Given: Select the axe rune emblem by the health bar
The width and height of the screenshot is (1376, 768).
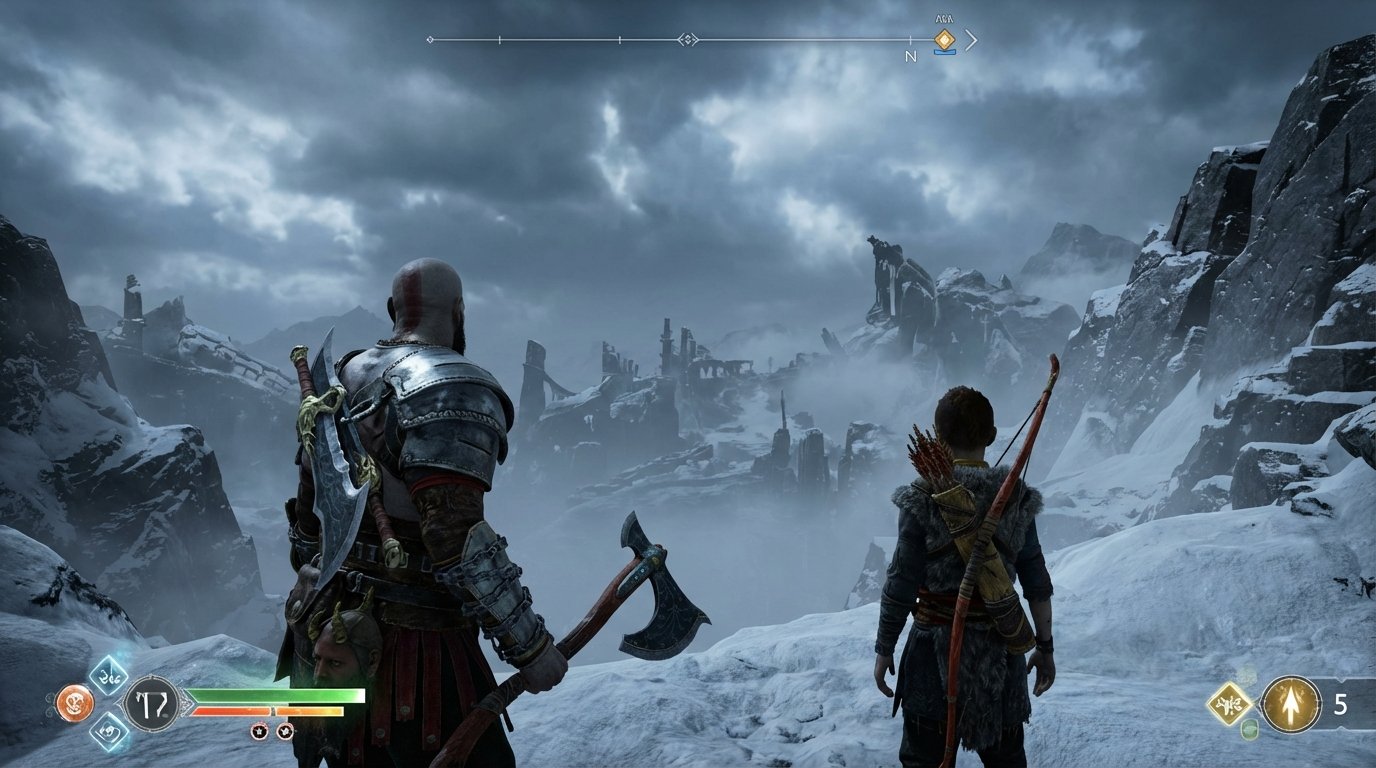Looking at the screenshot, I should pyautogui.click(x=151, y=705).
